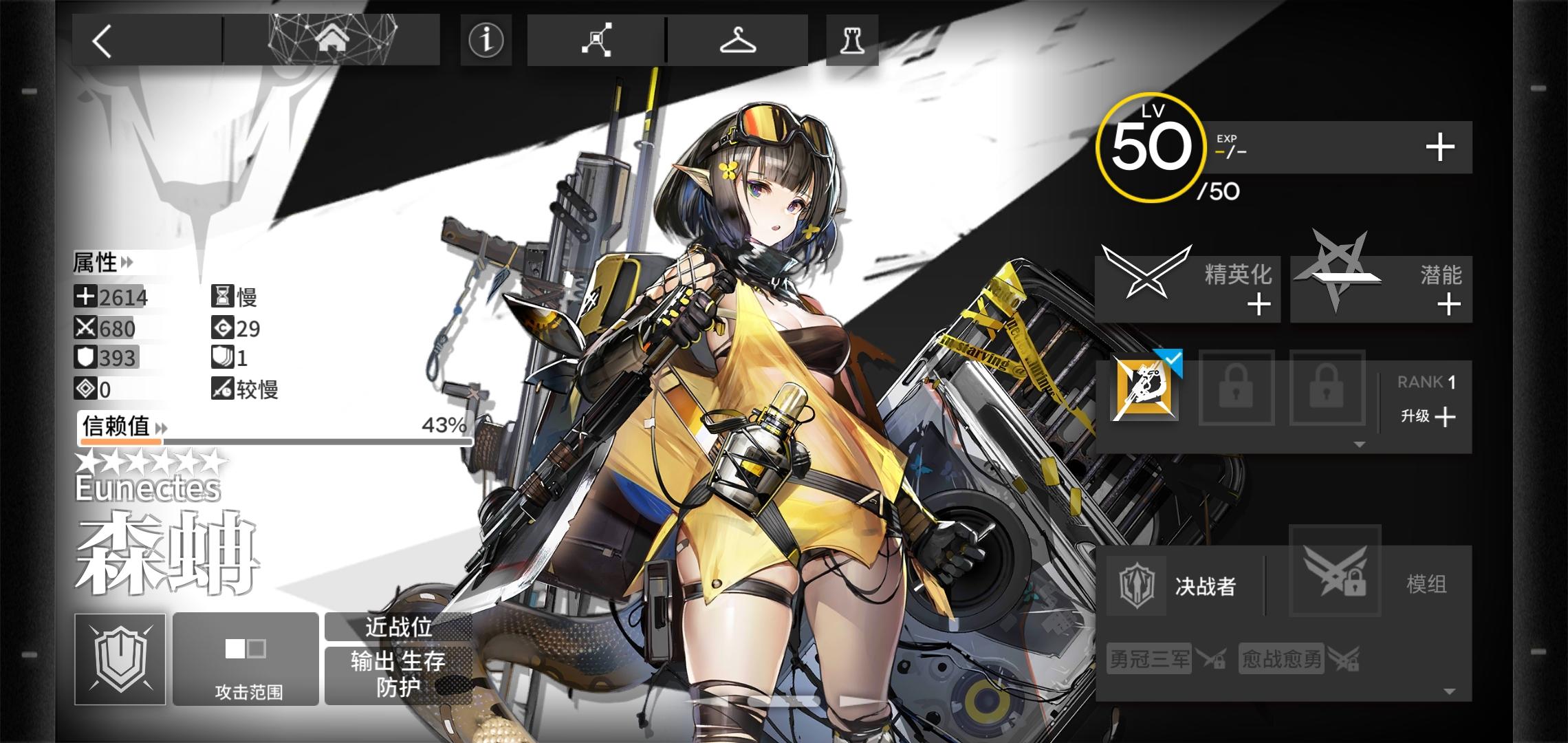This screenshot has width=1568, height=743.
Task: Open the base/tower icon in the top bar
Action: 851,41
